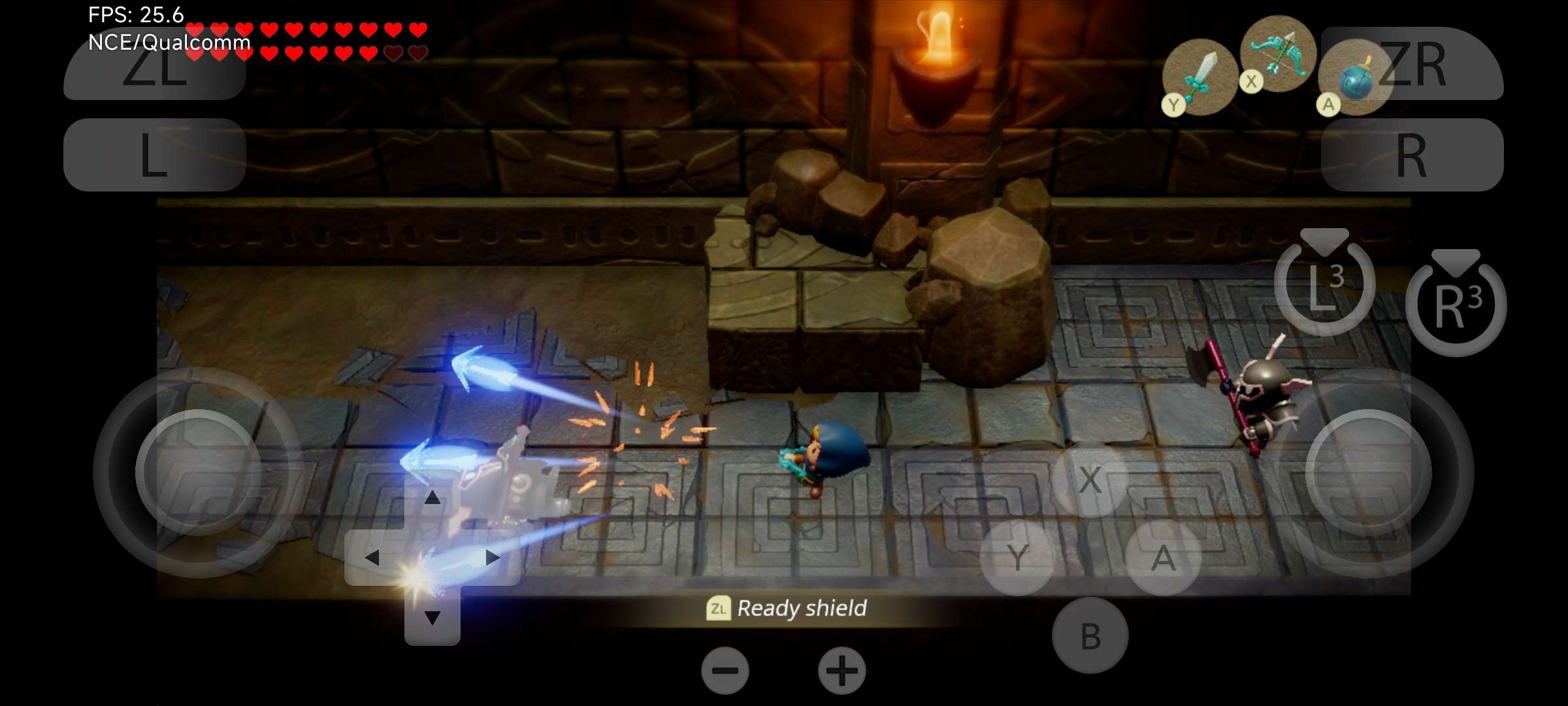The width and height of the screenshot is (1568, 706).
Task: Select the sword item icon
Action: tap(1201, 77)
